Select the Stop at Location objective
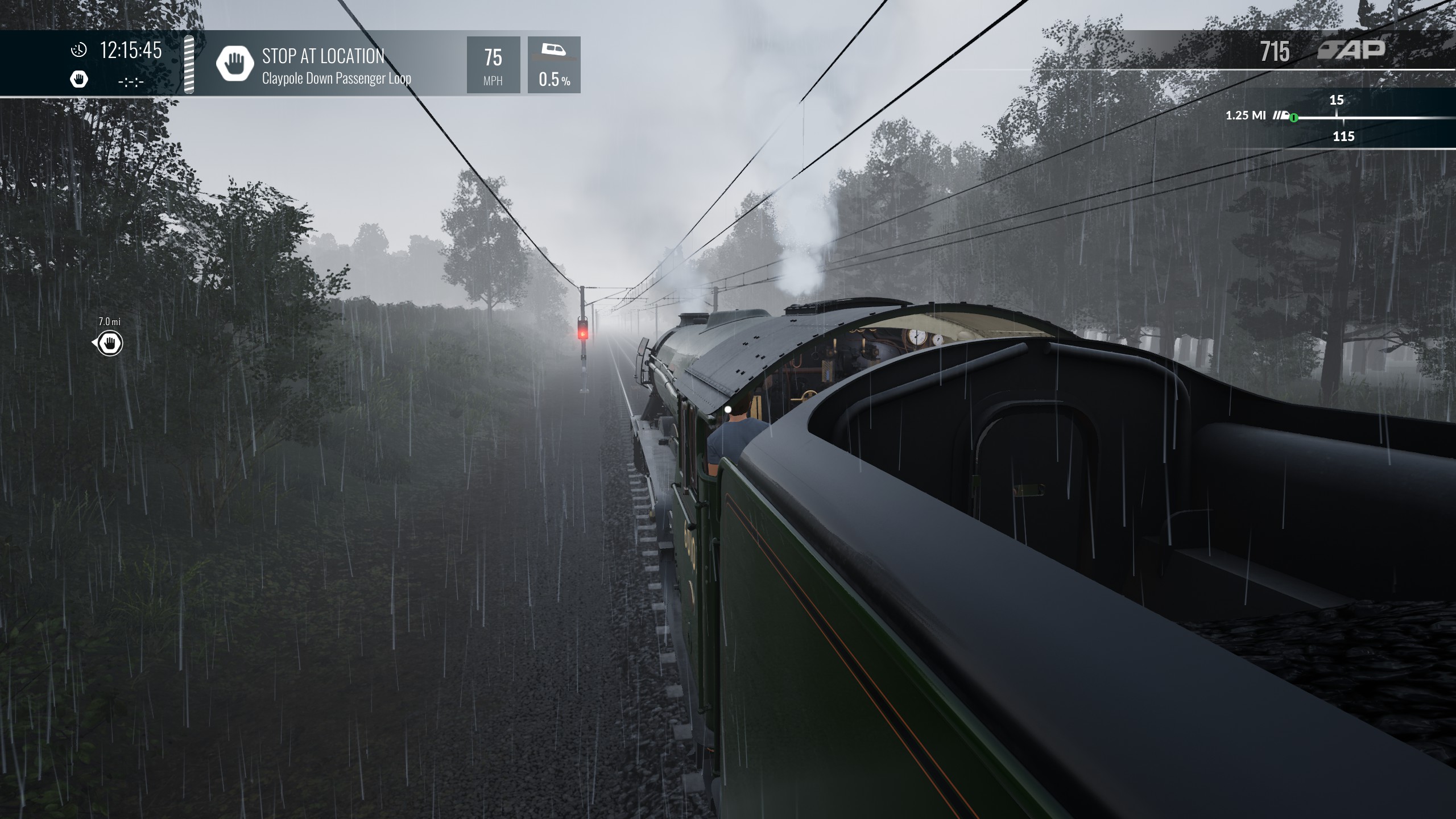Image resolution: width=1456 pixels, height=819 pixels. click(322, 65)
